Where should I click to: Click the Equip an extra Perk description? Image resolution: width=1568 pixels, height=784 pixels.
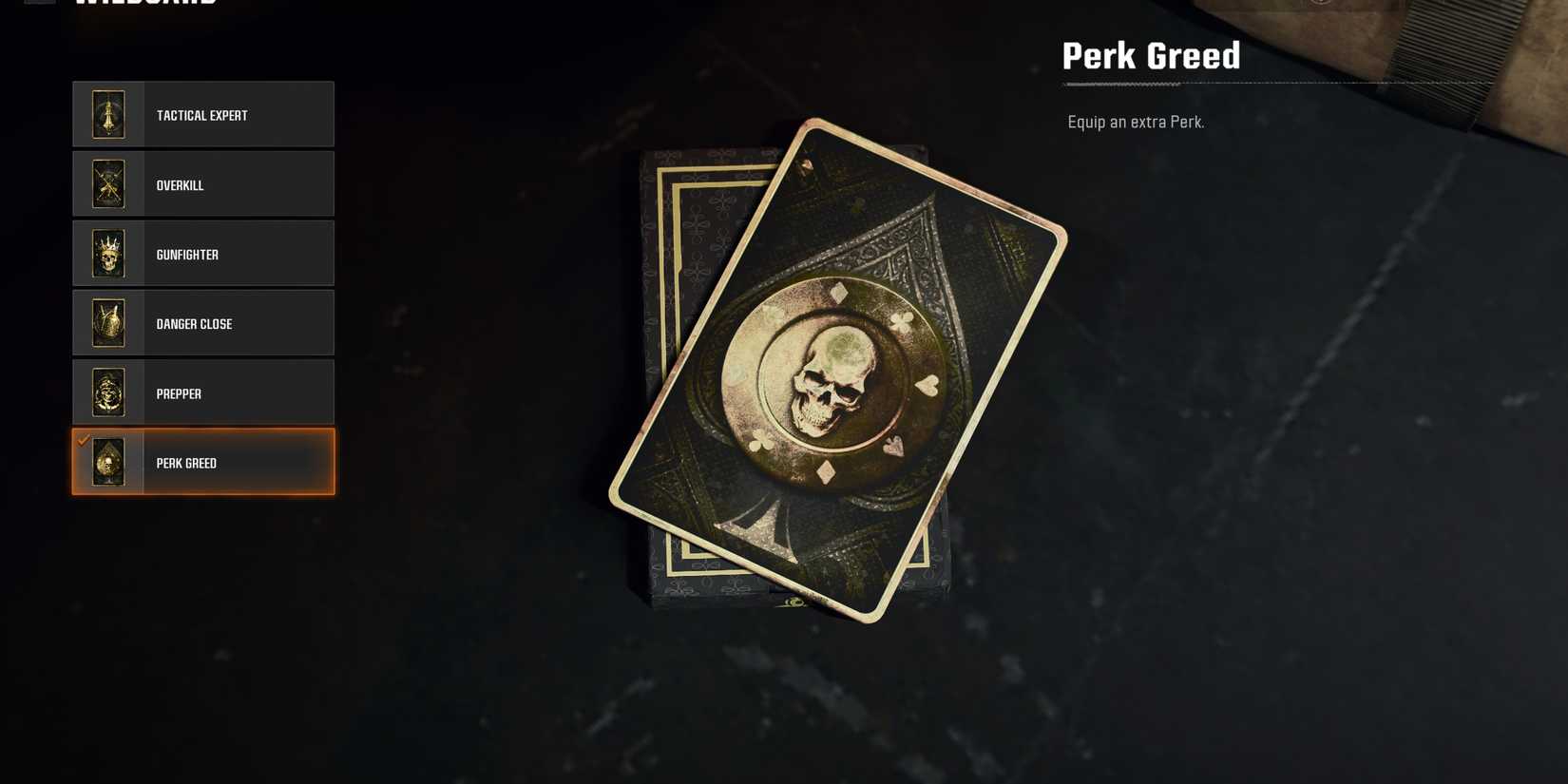pos(1136,122)
